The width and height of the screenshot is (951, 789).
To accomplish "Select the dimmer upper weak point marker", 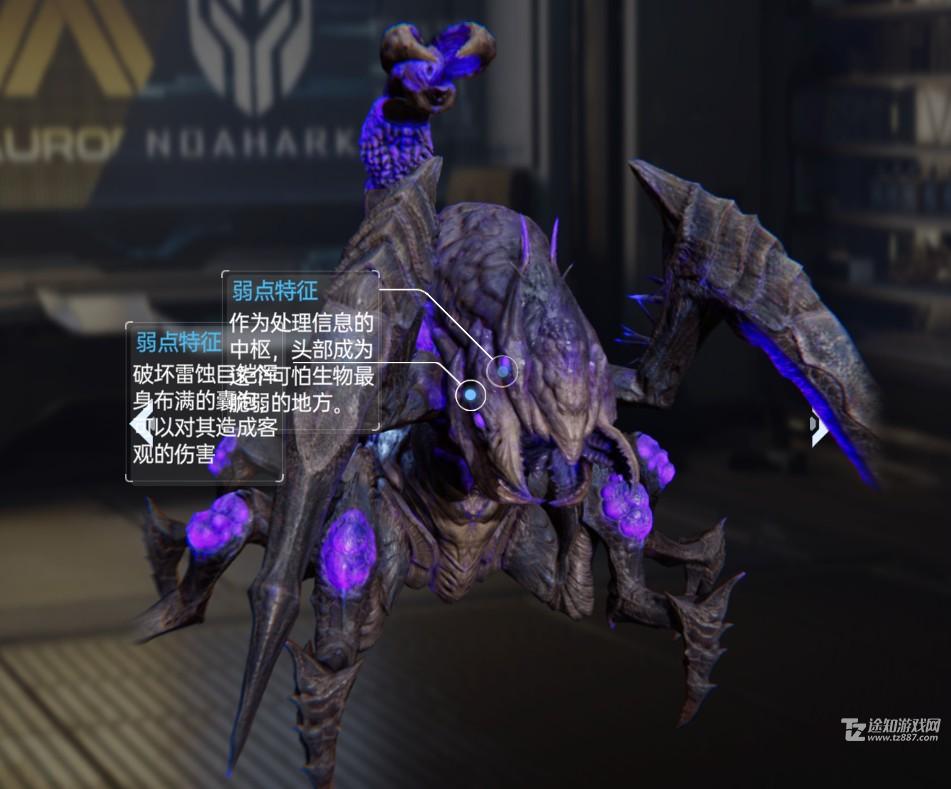I will (x=503, y=372).
